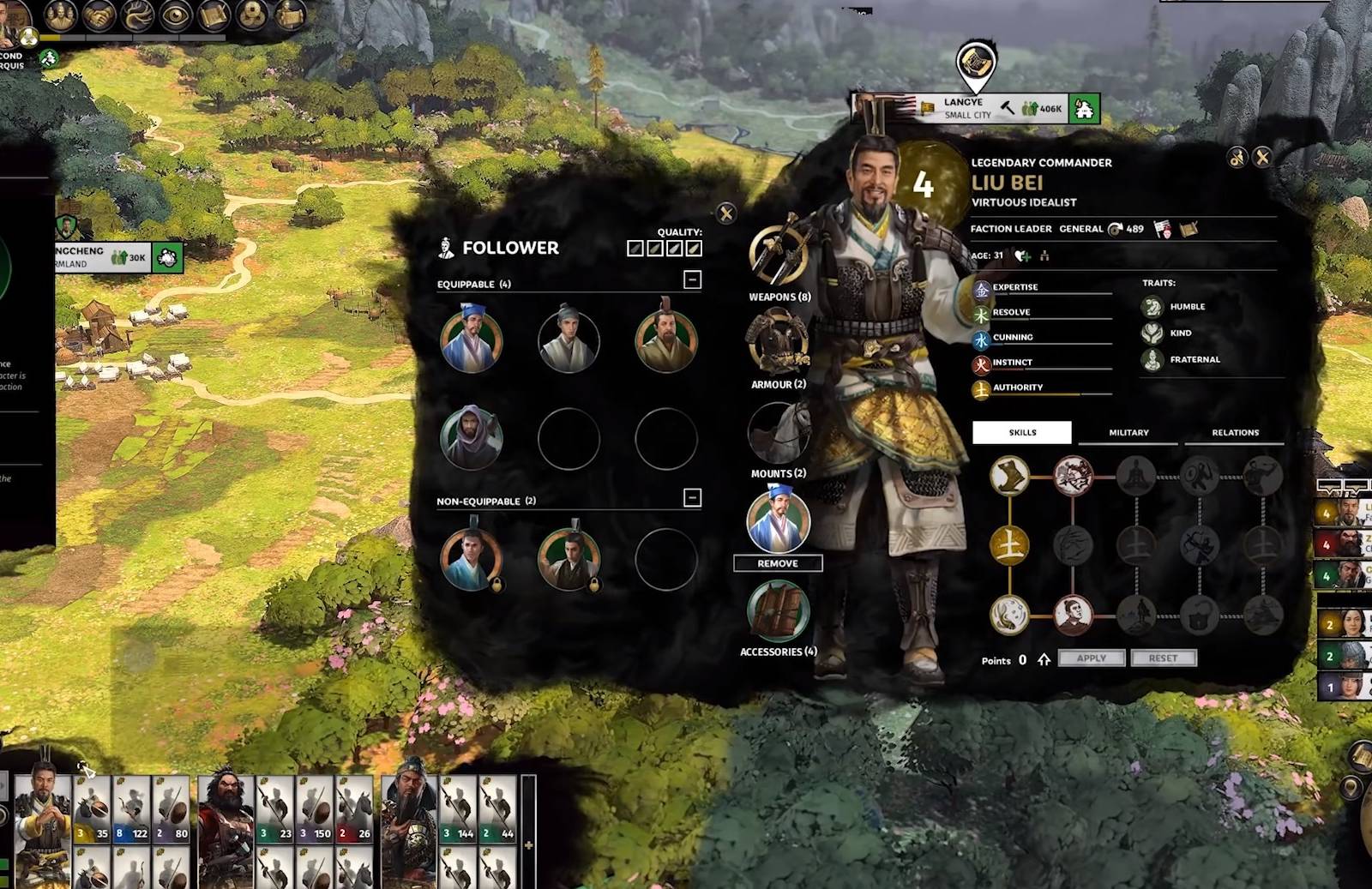Close the Follower panel
The width and height of the screenshot is (1372, 889).
[726, 213]
